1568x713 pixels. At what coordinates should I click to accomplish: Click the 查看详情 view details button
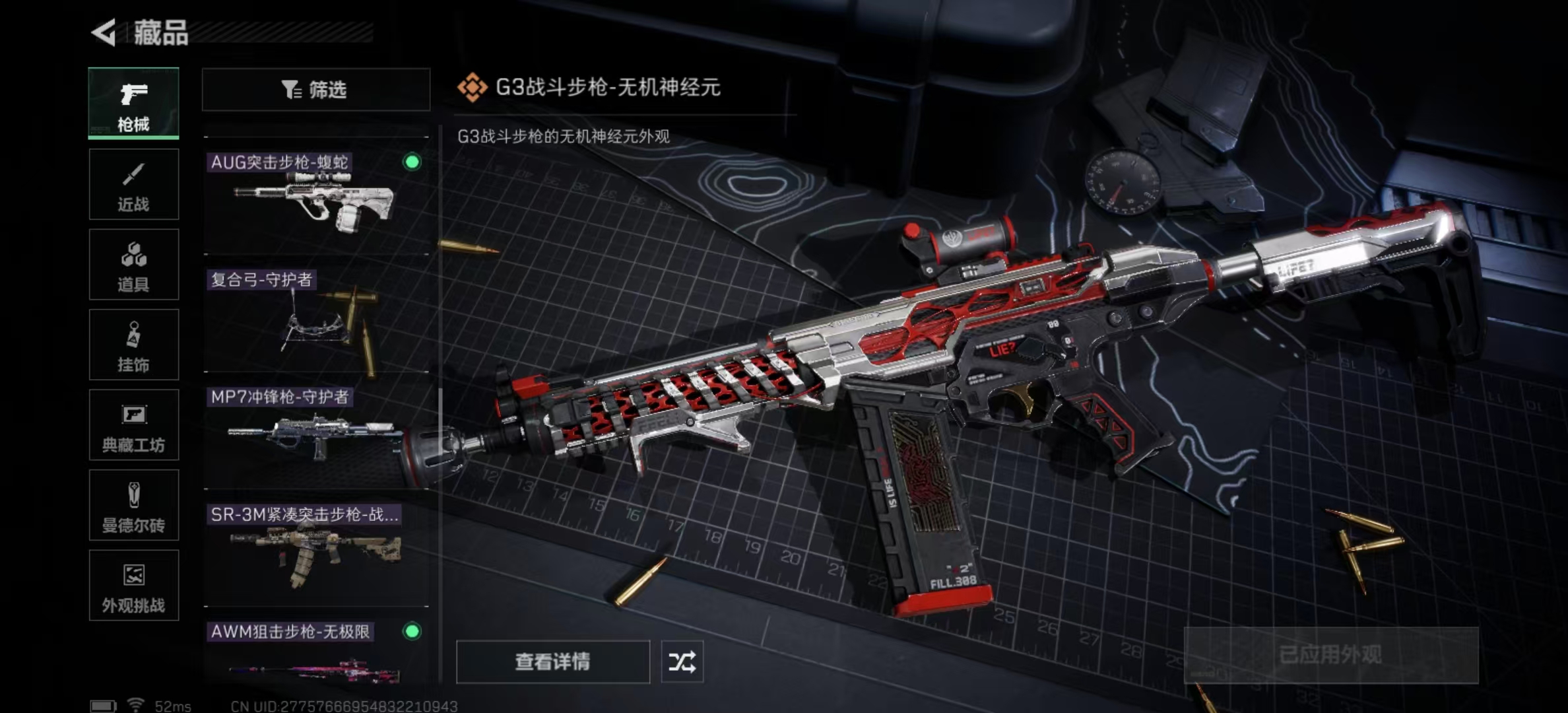pyautogui.click(x=553, y=662)
